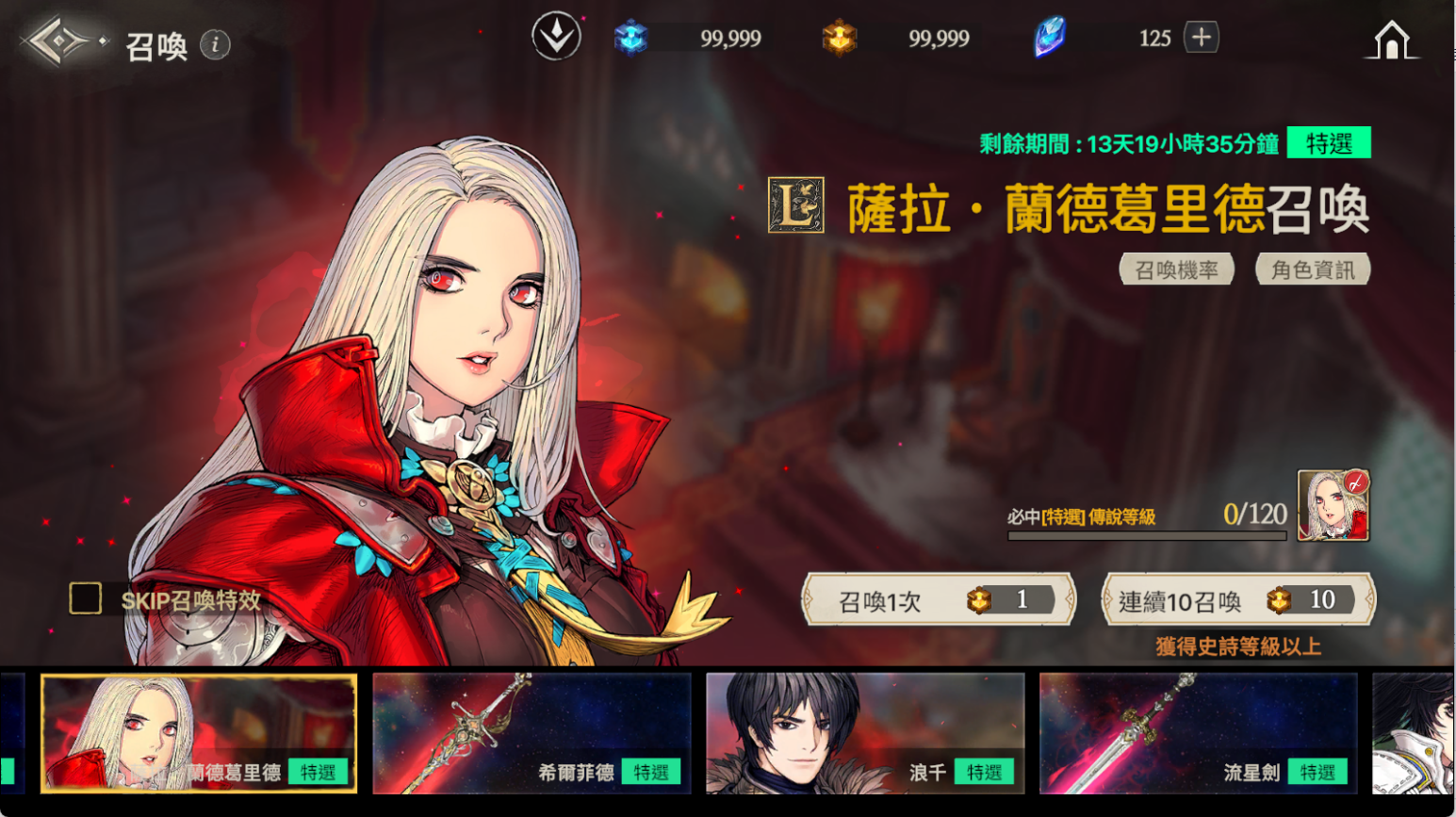Viewport: 1456px width, 817px height.
Task: Select the 蘭德葛里德 featured banner thumbnail
Action: tap(199, 733)
